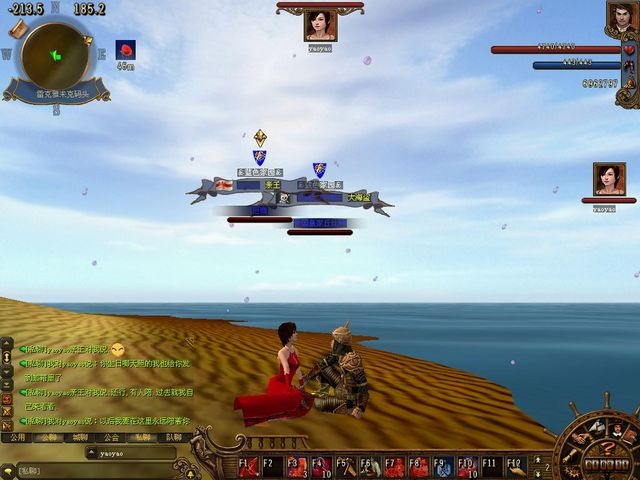The width and height of the screenshot is (640, 480).
Task: Switch to the 队聊 chat tab
Action: (174, 437)
